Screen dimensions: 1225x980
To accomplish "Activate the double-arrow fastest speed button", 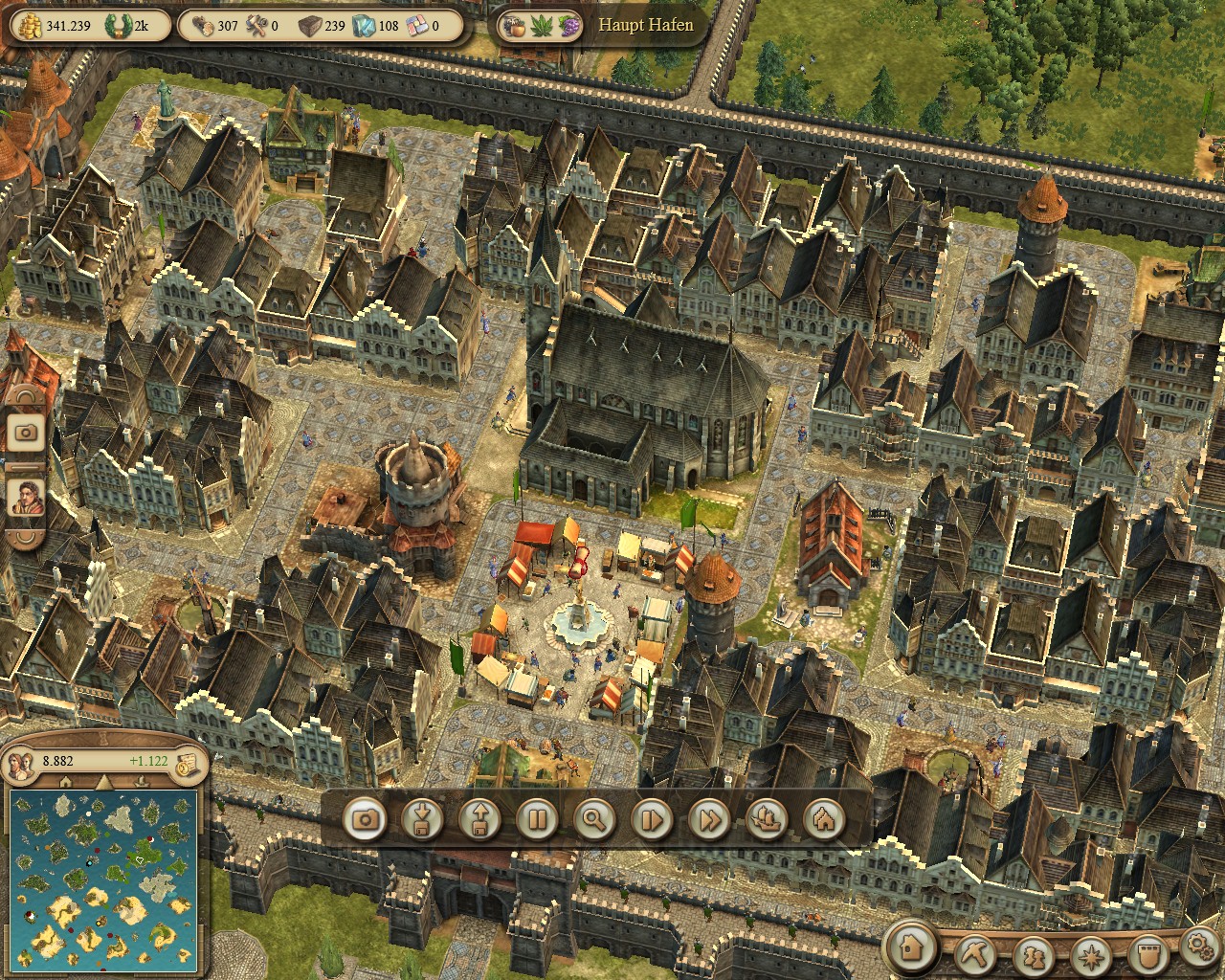I will point(709,819).
